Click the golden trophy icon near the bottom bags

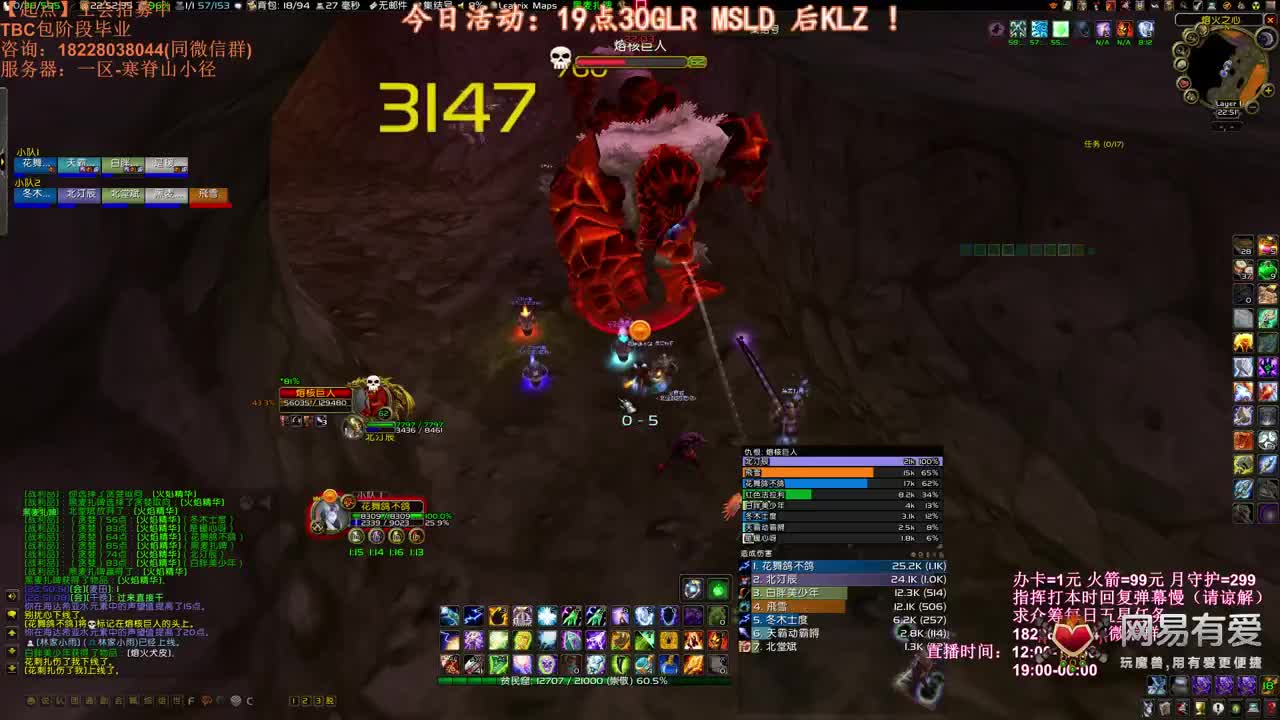pos(1202,708)
